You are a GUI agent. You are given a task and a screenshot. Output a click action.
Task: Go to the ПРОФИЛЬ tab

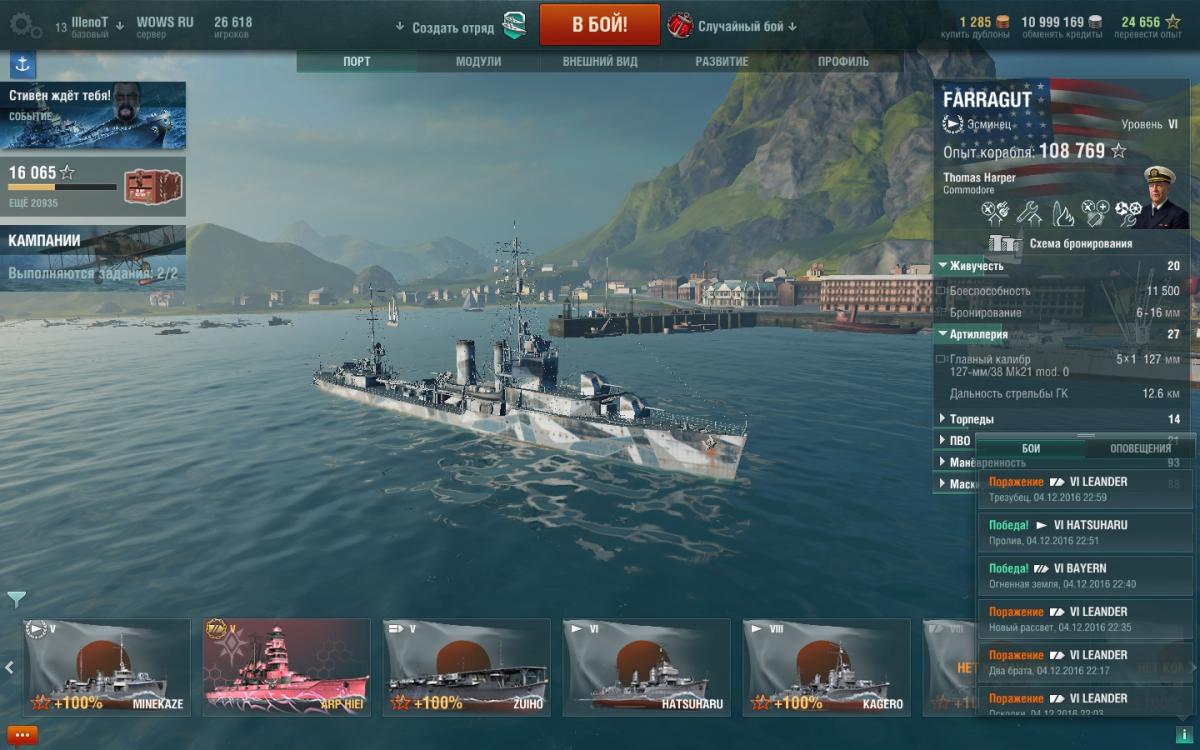[x=843, y=61]
